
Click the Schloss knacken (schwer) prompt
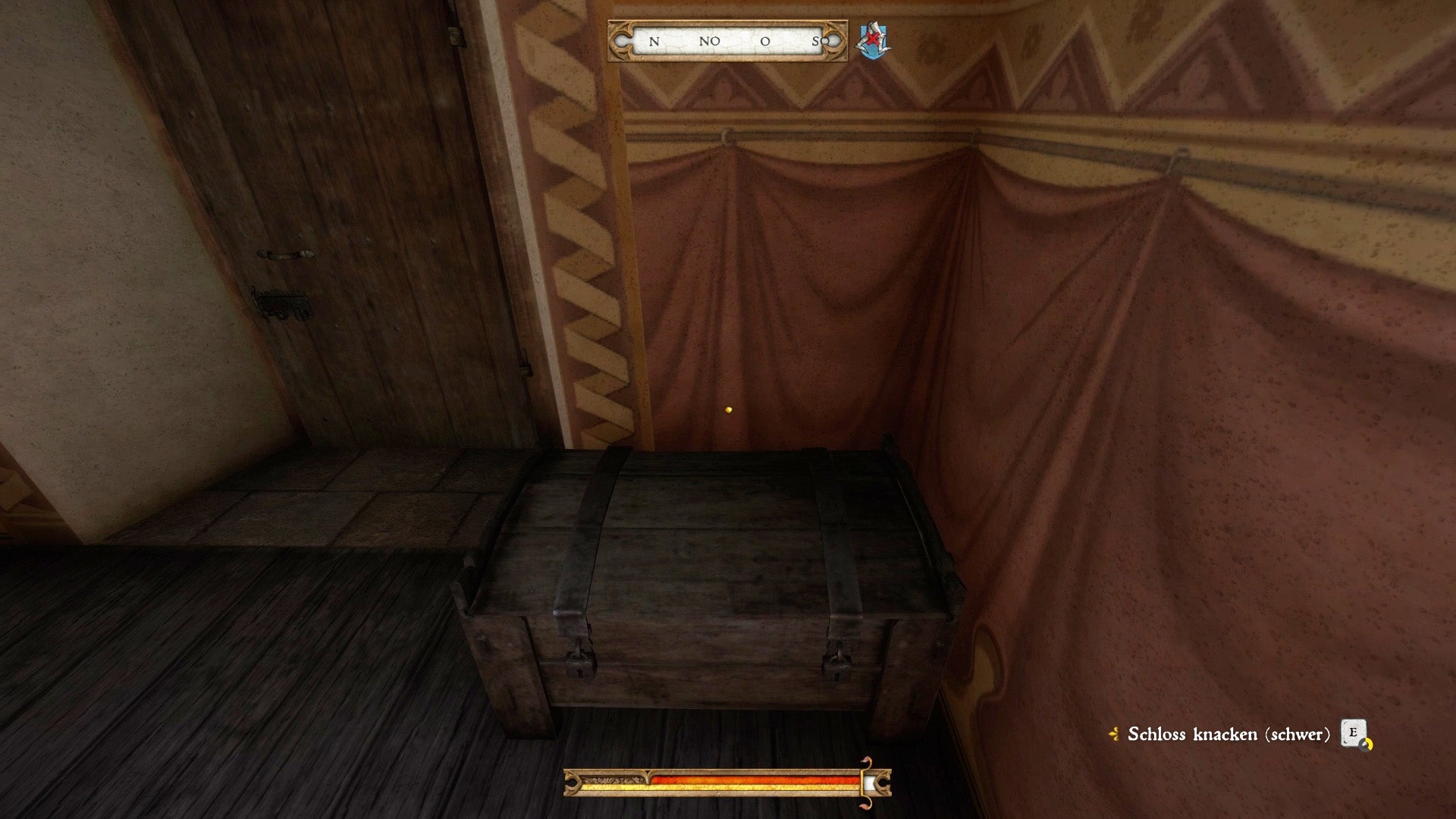[1228, 734]
